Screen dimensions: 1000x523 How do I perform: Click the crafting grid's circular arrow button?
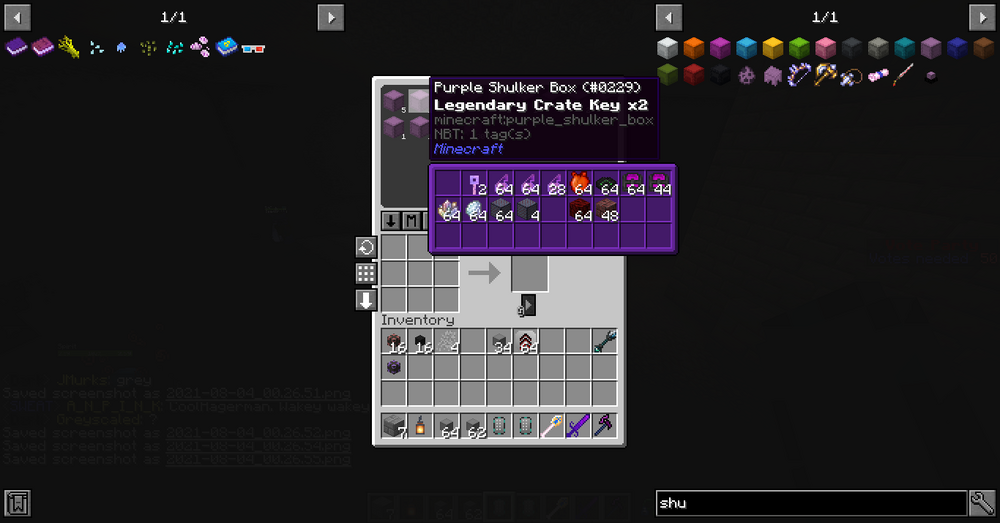pyautogui.click(x=366, y=247)
